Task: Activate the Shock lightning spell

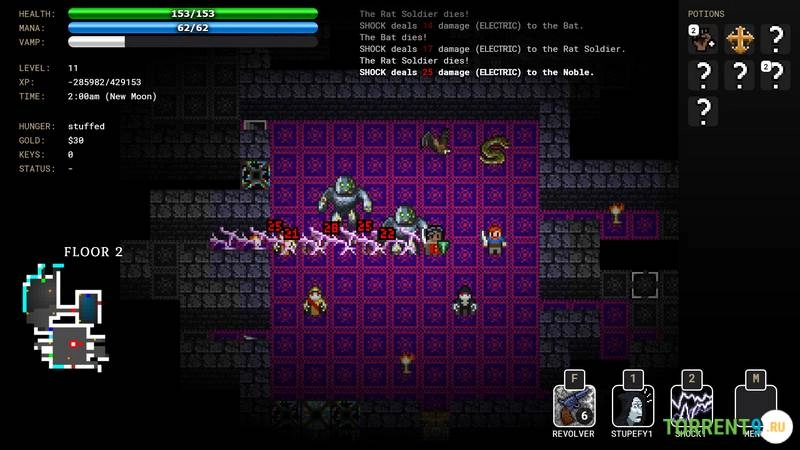Action: click(690, 406)
